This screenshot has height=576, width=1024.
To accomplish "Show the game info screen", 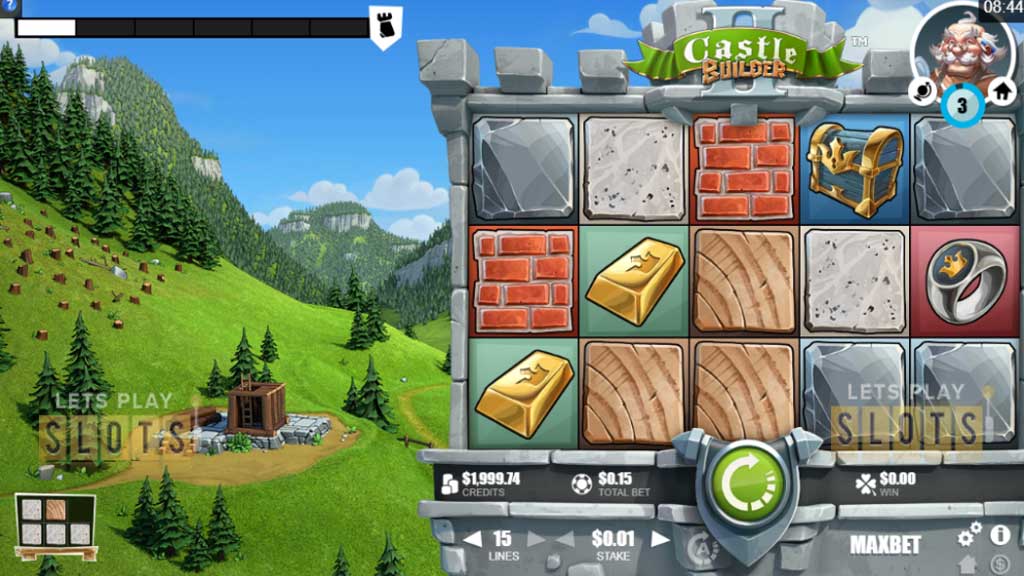I will click(x=999, y=535).
